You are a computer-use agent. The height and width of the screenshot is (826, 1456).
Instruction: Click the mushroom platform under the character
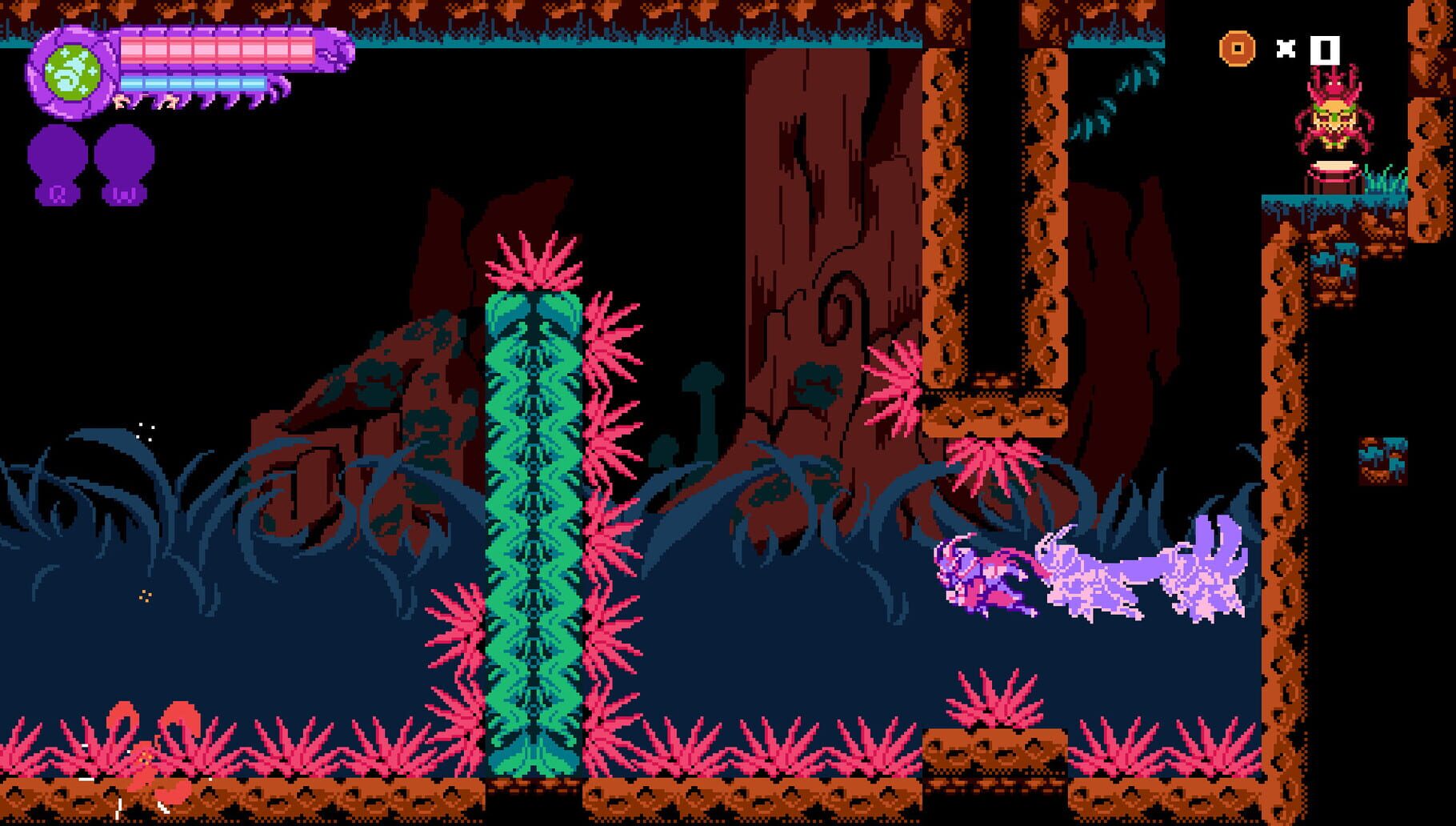(x=1336, y=172)
